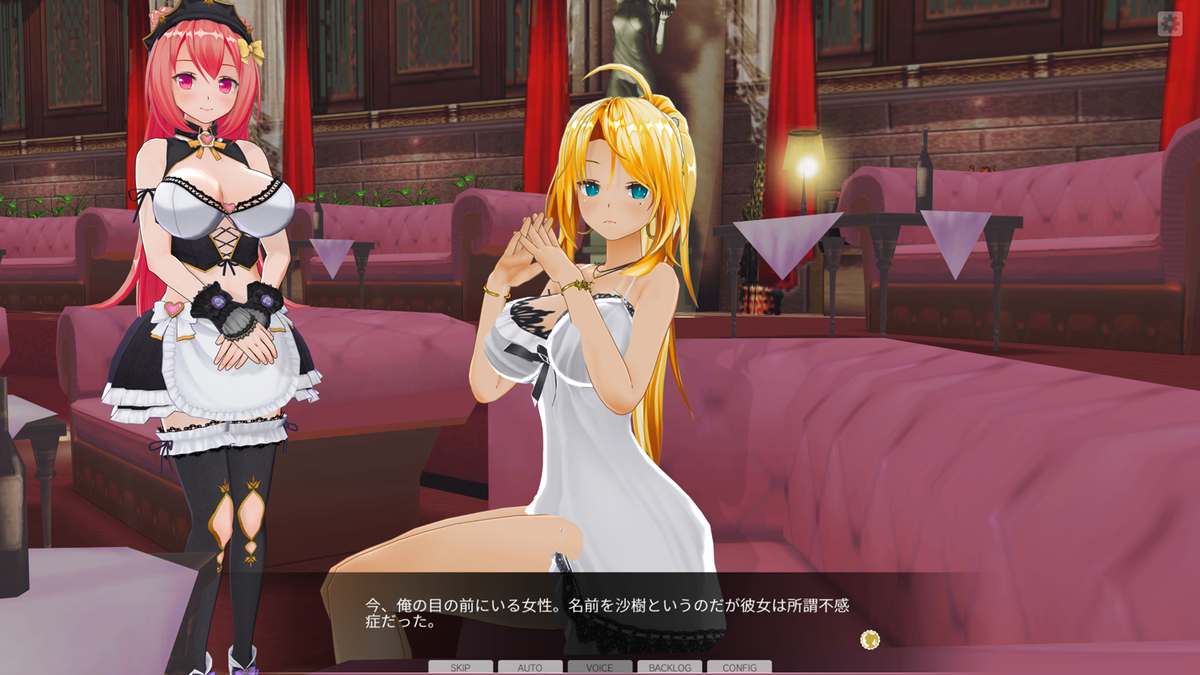Open the gear settings icon
1200x675 pixels.
(1169, 24)
